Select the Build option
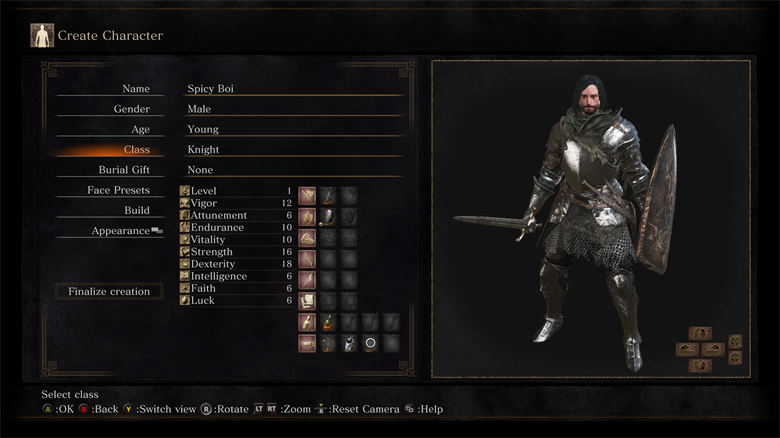The height and width of the screenshot is (438, 780). [136, 210]
